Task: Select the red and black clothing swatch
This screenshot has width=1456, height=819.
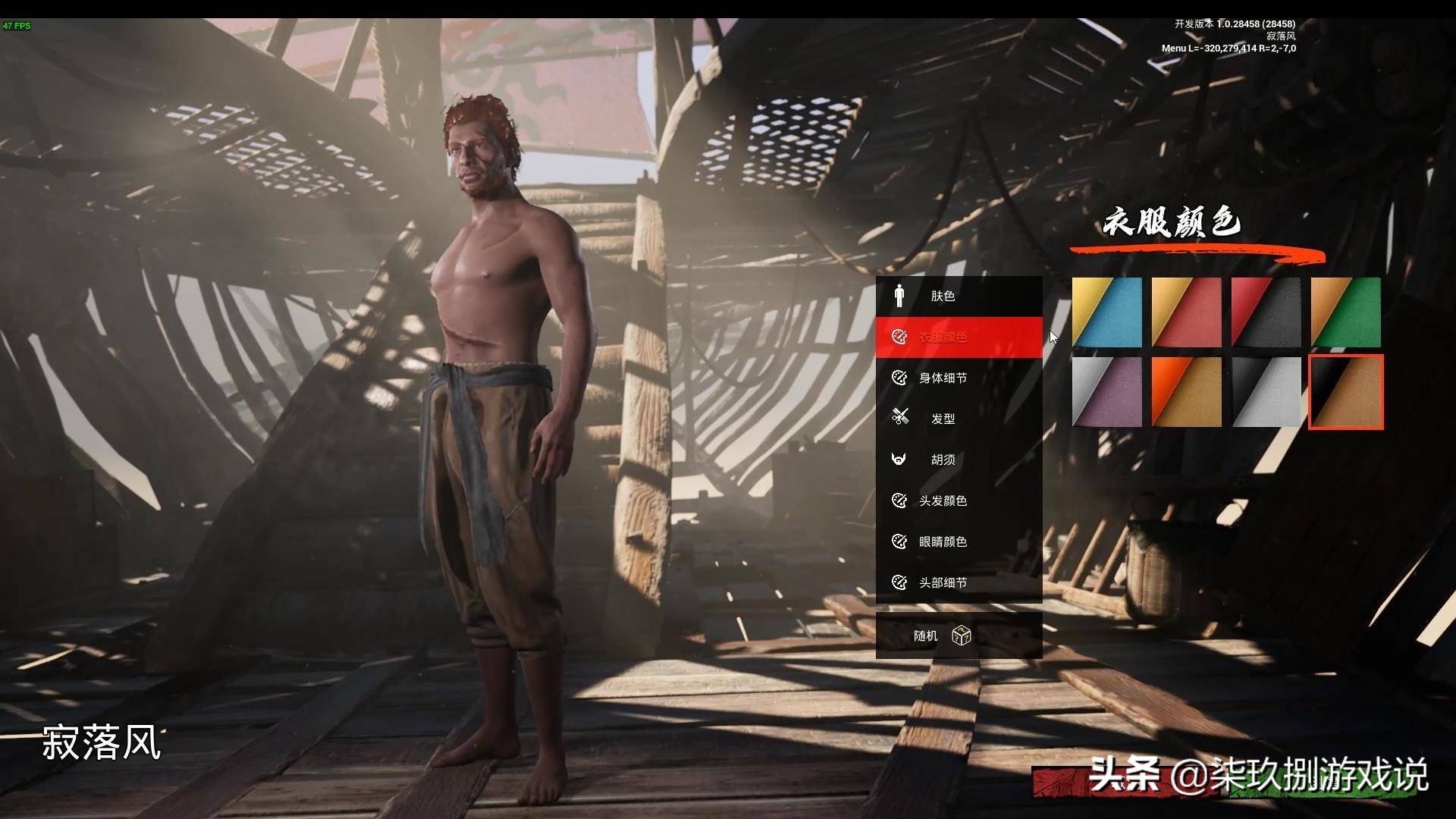Action: pos(1266,312)
